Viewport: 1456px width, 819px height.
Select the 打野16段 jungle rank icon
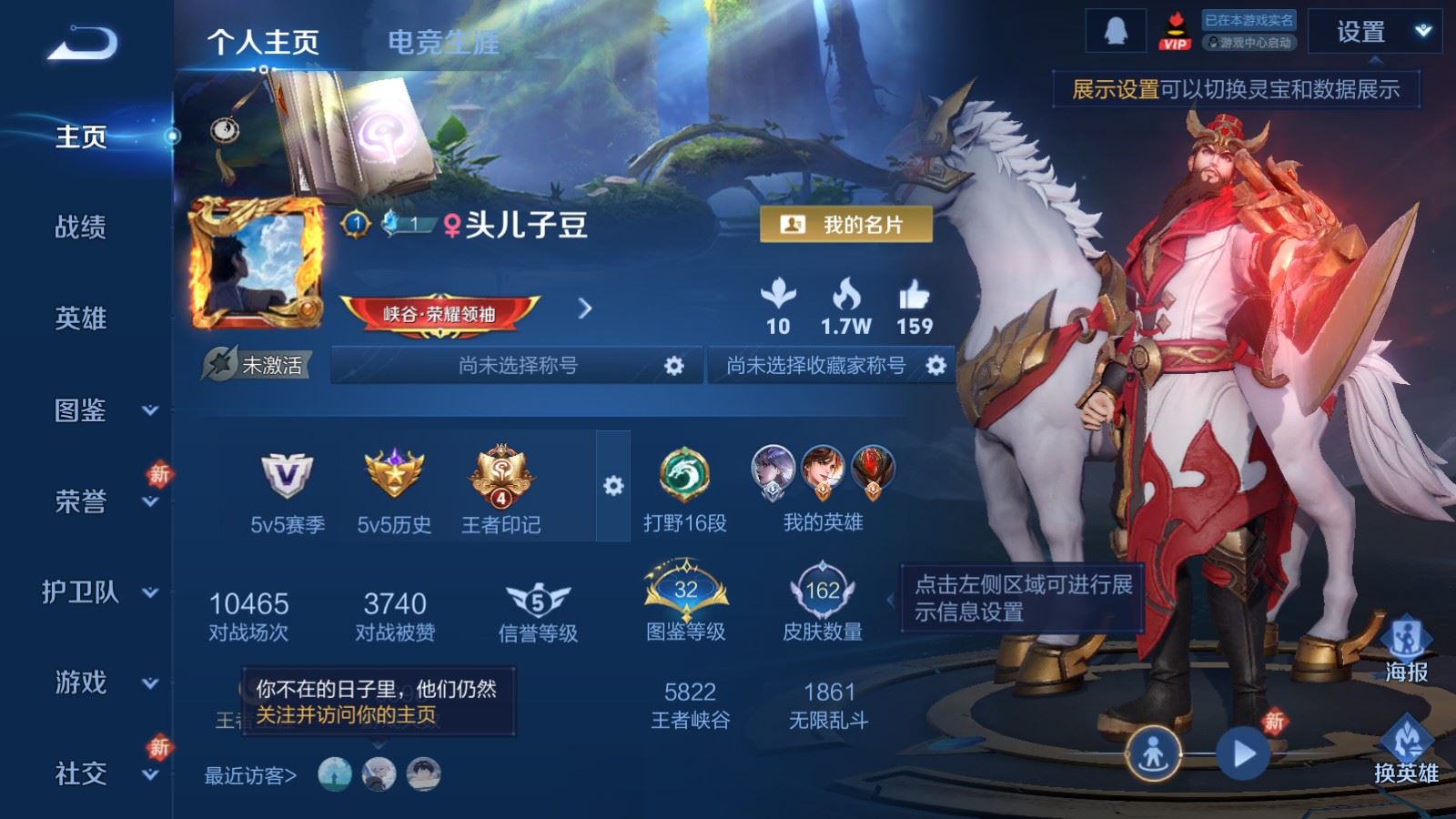click(684, 473)
